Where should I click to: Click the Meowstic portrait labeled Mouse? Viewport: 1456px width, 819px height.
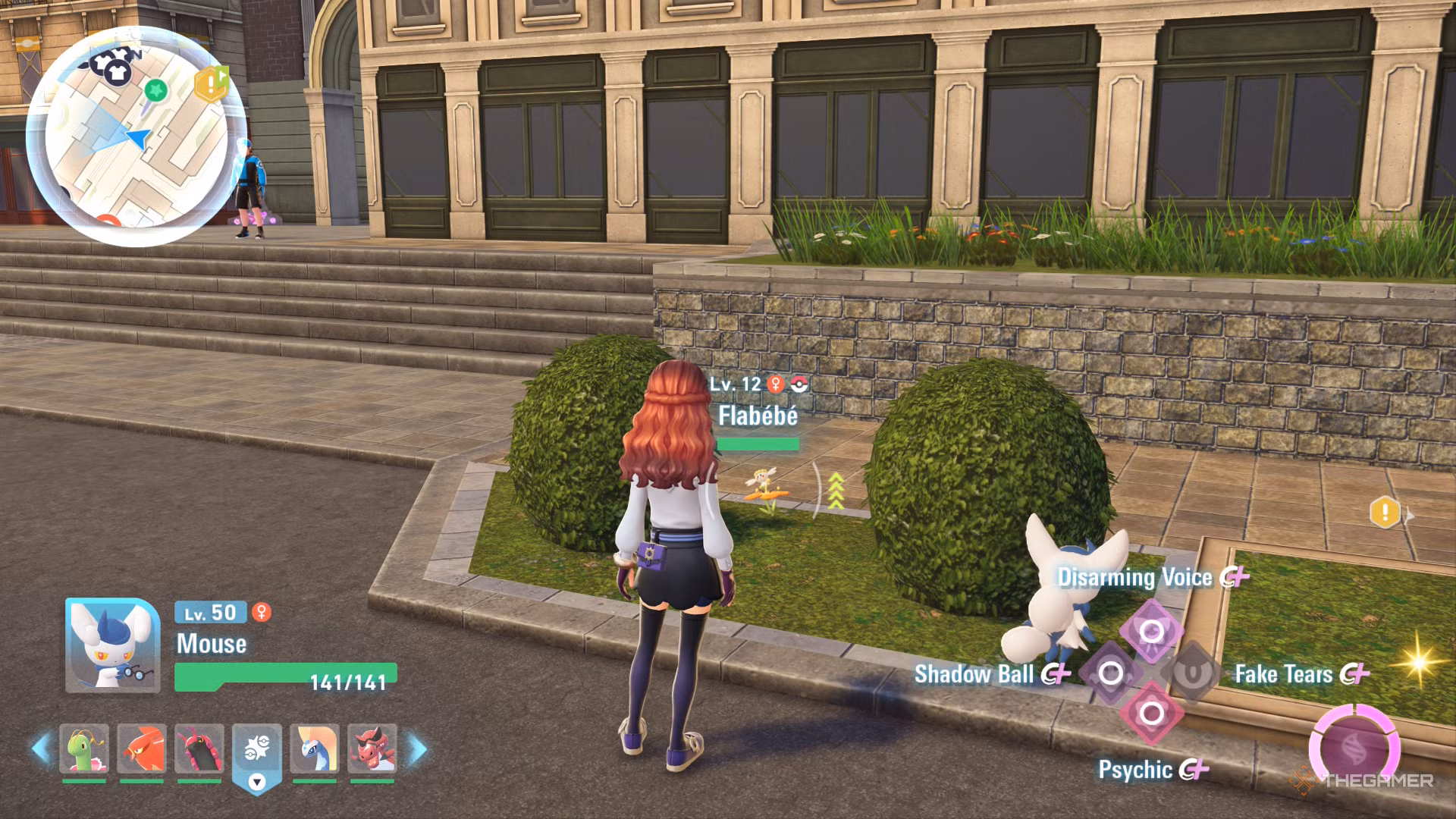(112, 645)
